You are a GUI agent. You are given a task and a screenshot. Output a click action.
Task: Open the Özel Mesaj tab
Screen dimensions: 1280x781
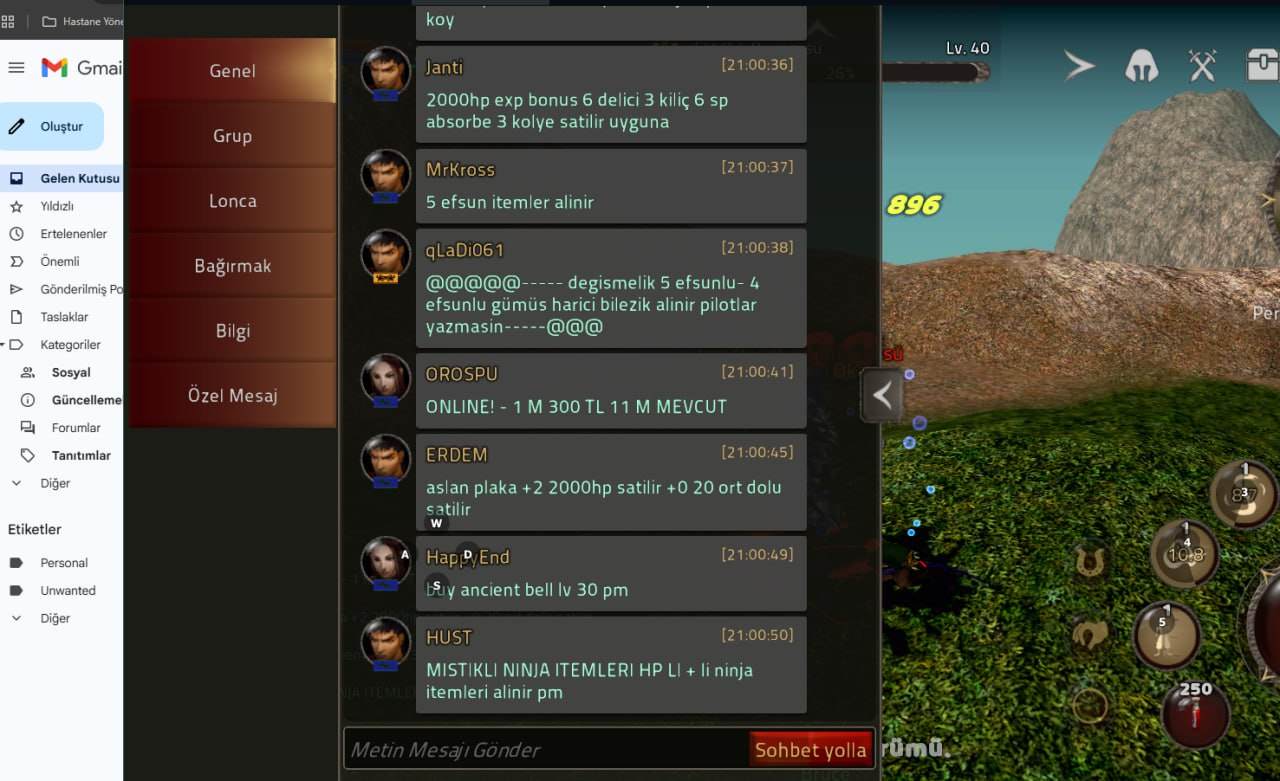pyautogui.click(x=232, y=396)
